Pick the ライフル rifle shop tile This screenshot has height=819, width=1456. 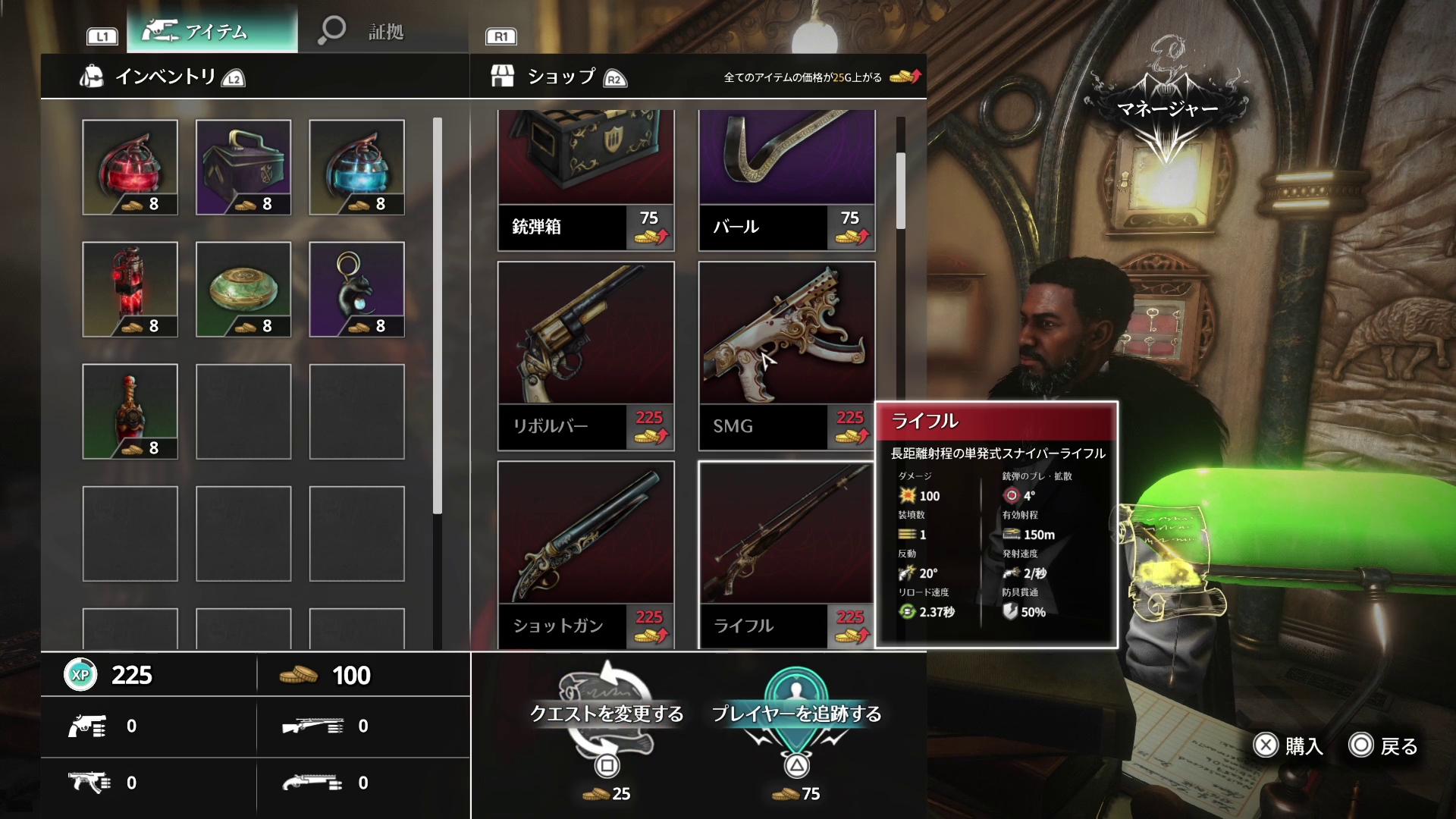point(786,554)
